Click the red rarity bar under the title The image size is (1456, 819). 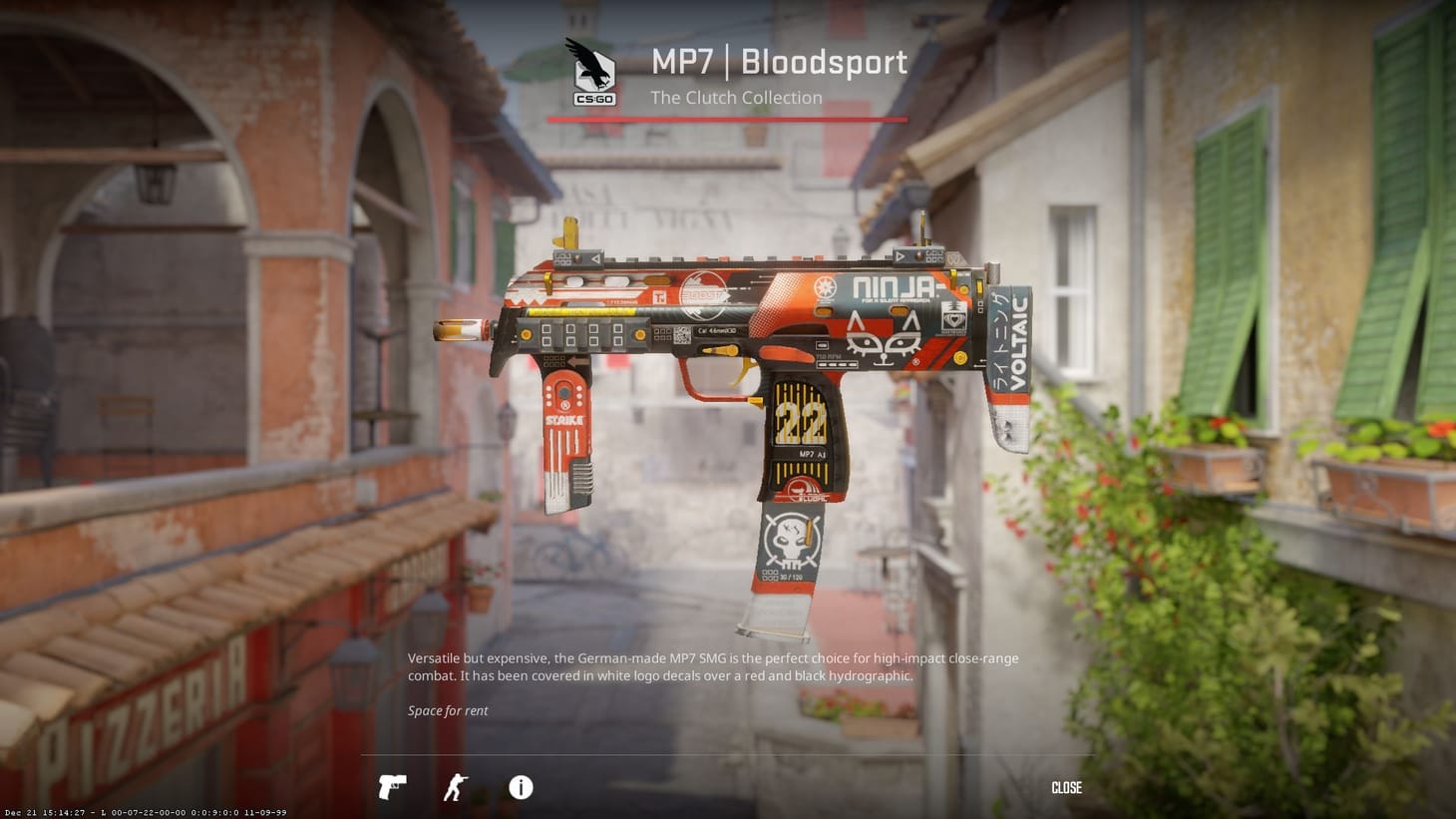727,119
